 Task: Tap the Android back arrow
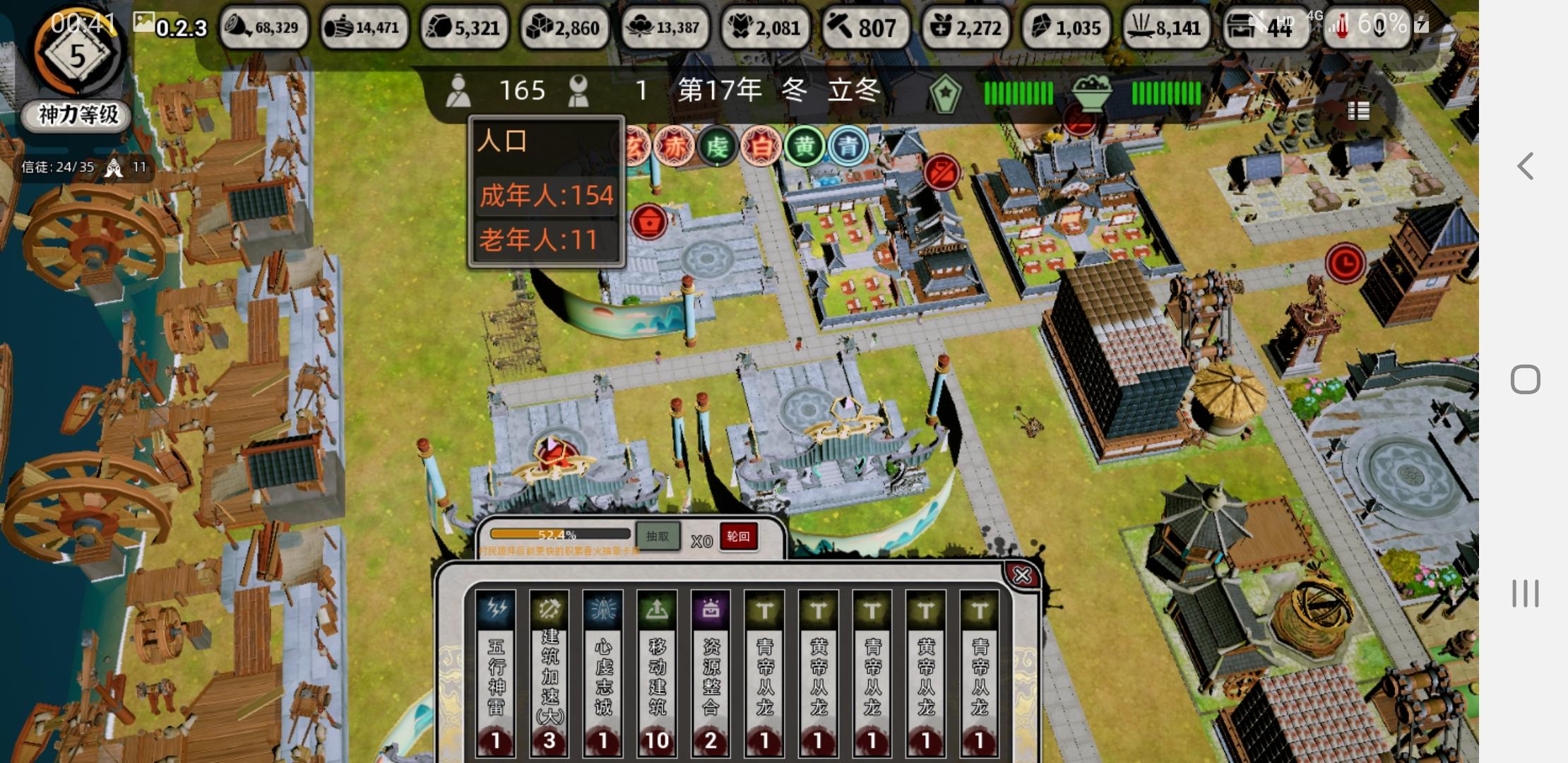coord(1526,167)
